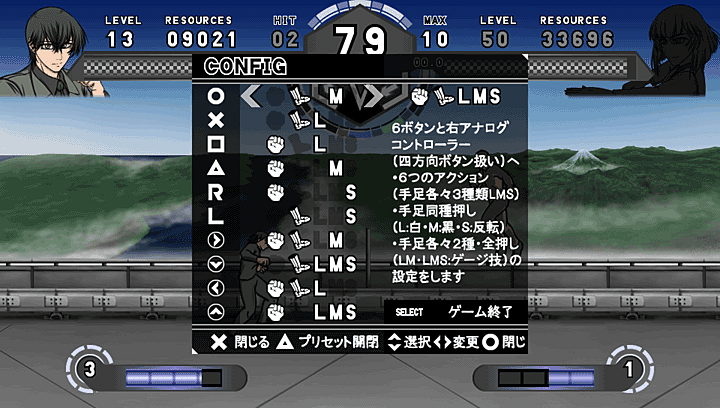Screen dimensions: 720x408
Task: Choose the ゲーム終了 quit game option
Action: [x=478, y=312]
